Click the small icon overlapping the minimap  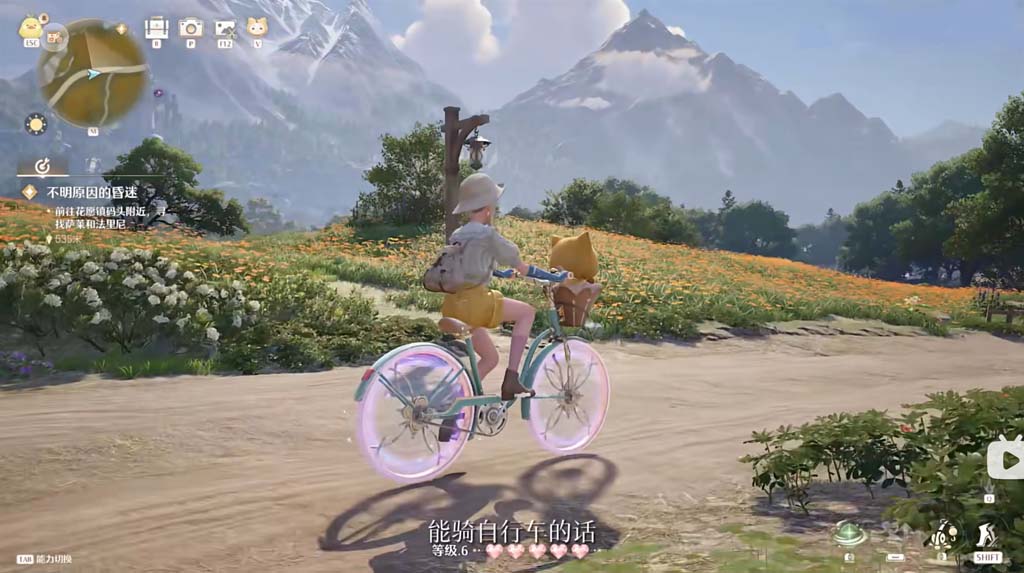55,38
